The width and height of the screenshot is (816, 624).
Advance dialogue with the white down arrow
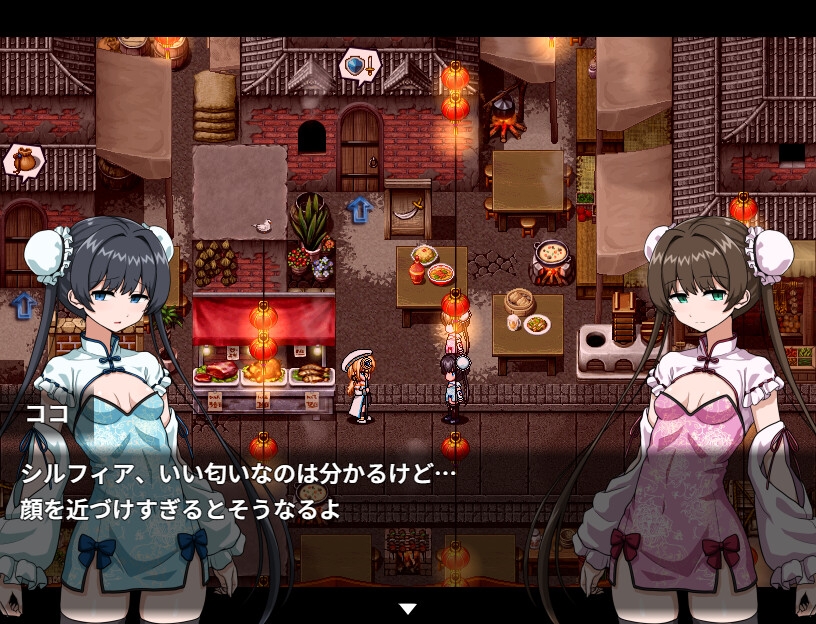tap(407, 608)
